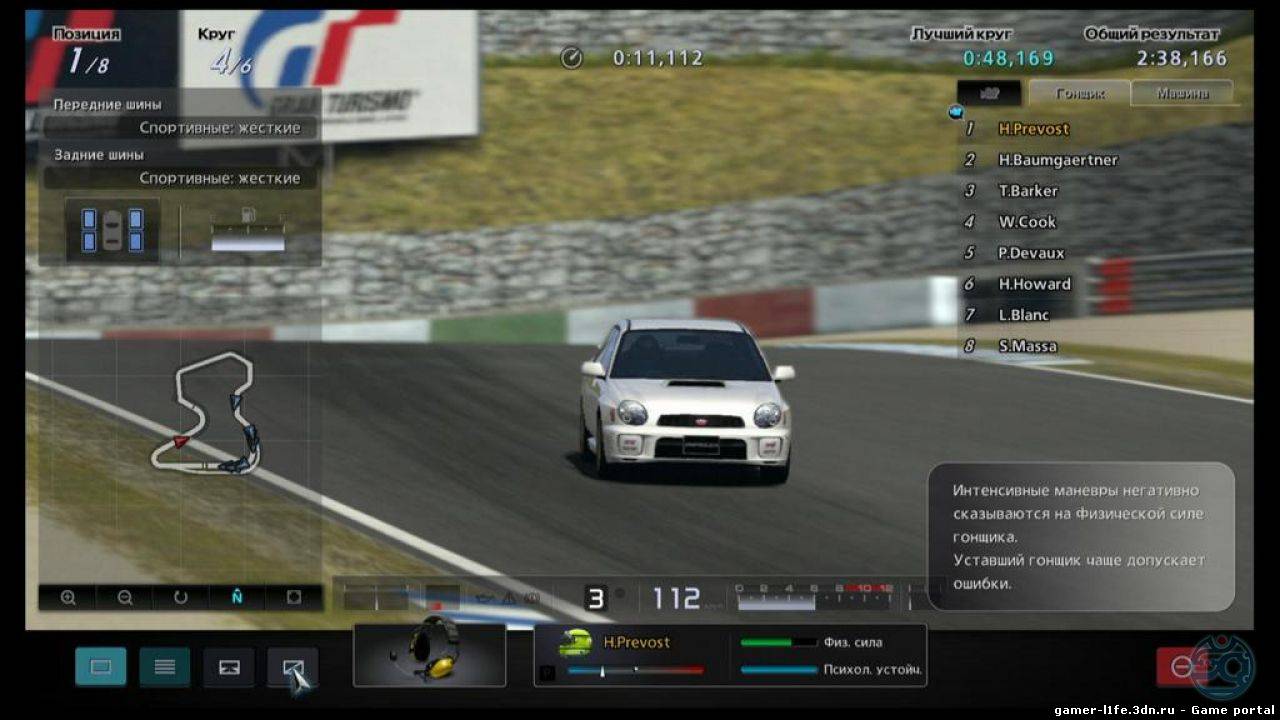The image size is (1280, 720).
Task: Open the headset driver command panel
Action: pyautogui.click(x=430, y=655)
